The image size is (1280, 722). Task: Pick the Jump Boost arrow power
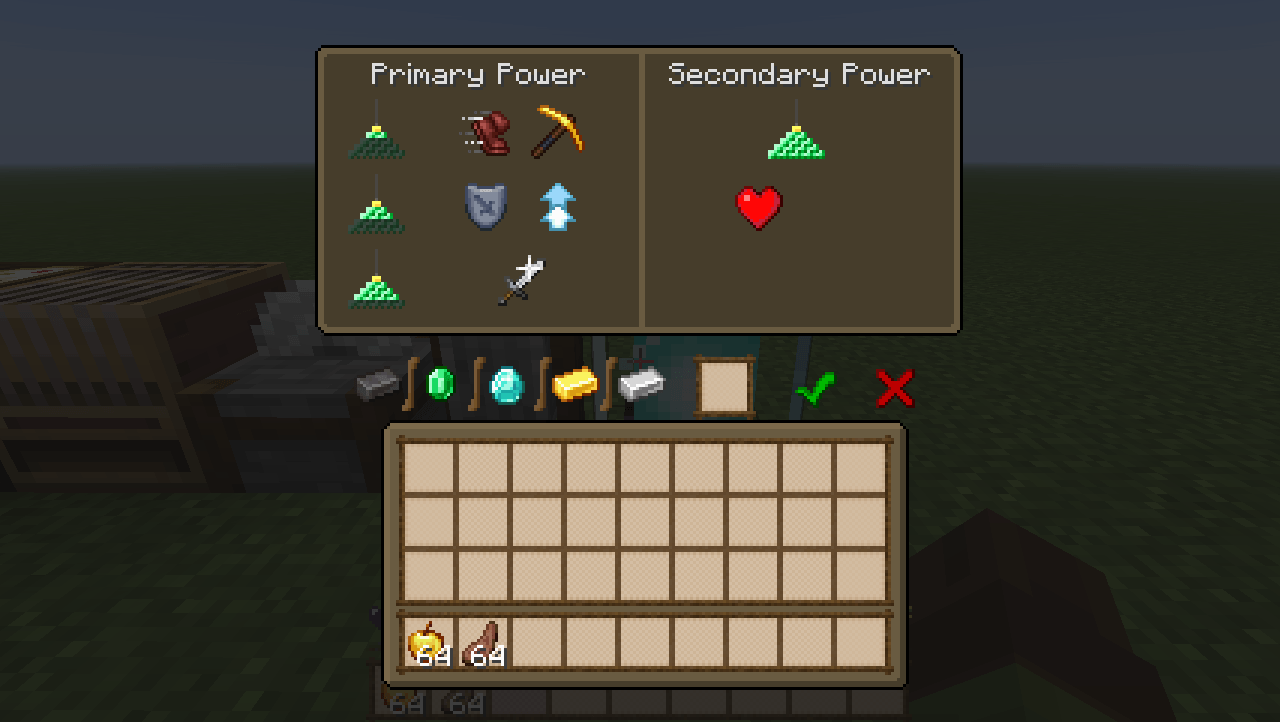pos(558,206)
